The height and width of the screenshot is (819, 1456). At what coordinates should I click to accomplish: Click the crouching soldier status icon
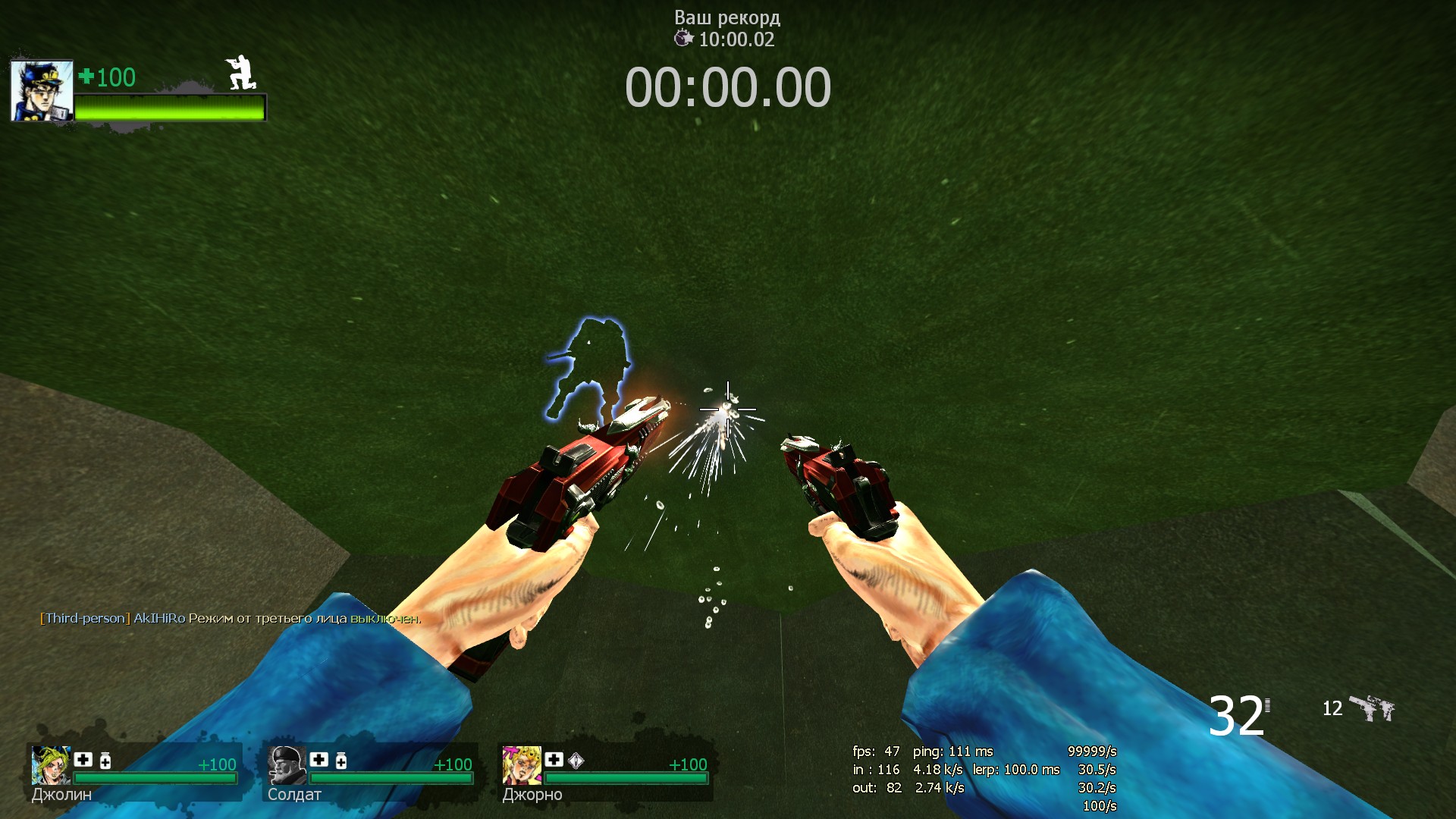tap(241, 74)
